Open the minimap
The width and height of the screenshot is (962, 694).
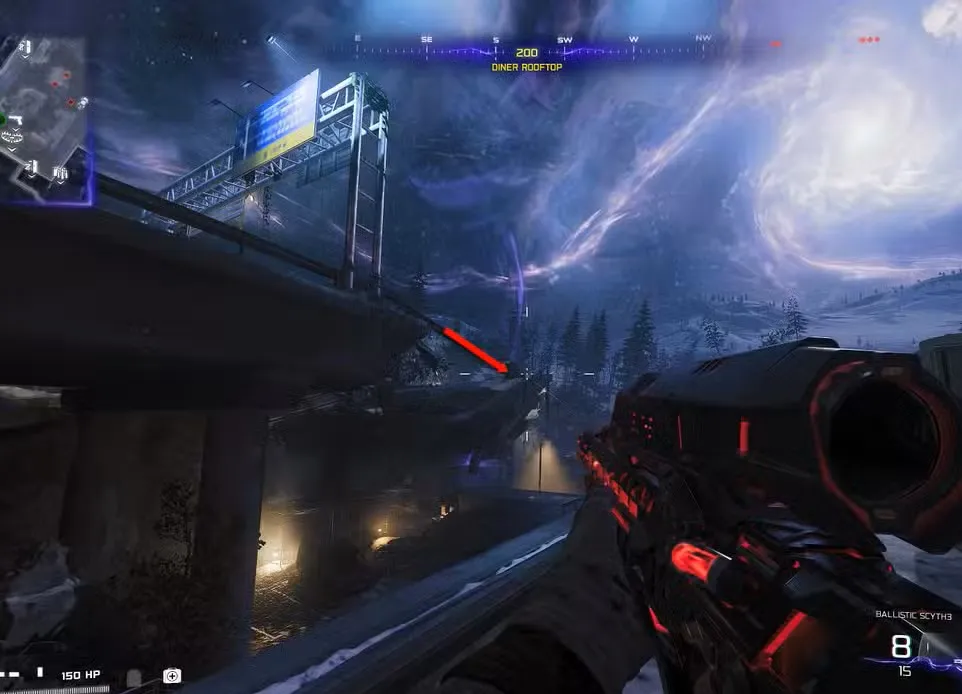pos(45,118)
